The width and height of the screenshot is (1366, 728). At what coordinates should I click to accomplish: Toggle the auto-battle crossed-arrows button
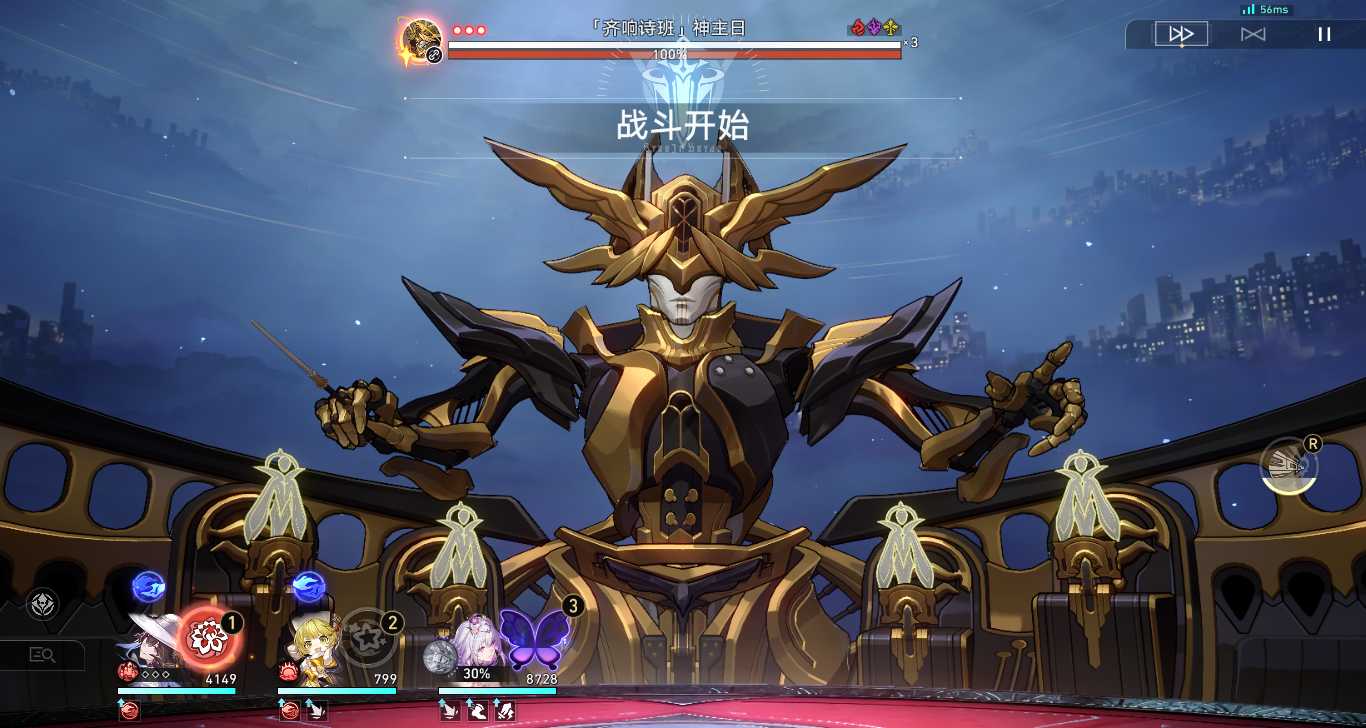[1253, 34]
